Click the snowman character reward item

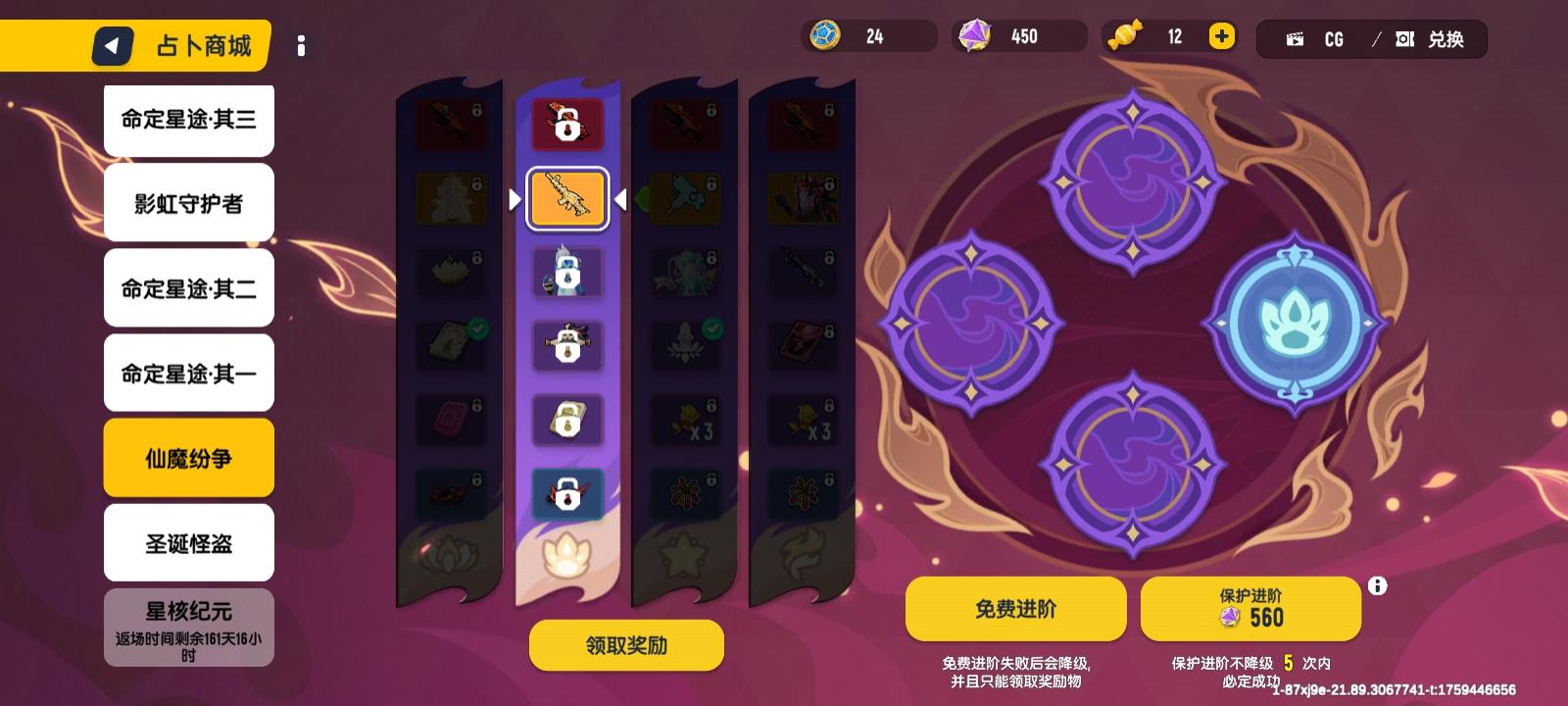click(x=568, y=273)
